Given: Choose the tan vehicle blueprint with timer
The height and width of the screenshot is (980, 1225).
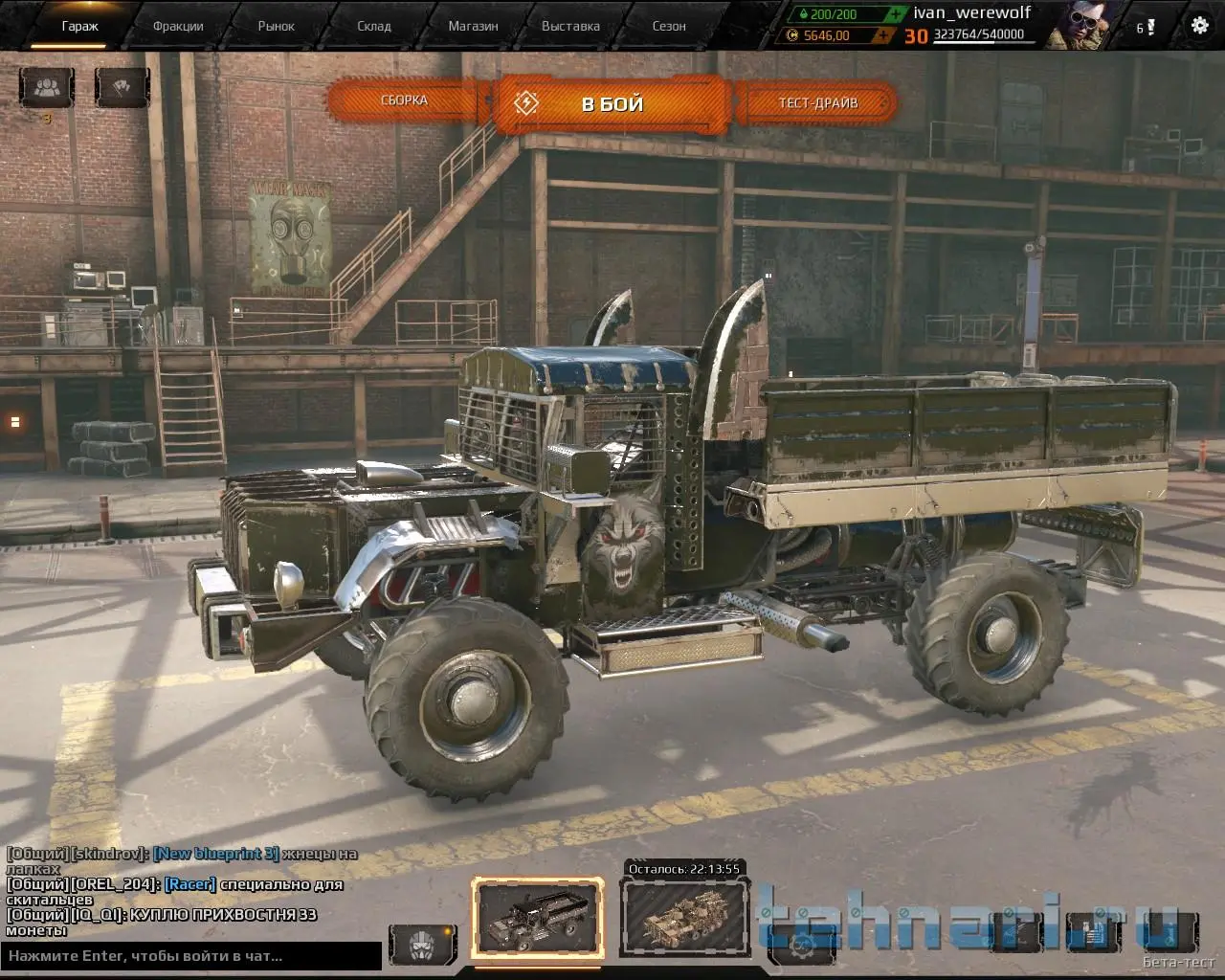Looking at the screenshot, I should click(683, 918).
